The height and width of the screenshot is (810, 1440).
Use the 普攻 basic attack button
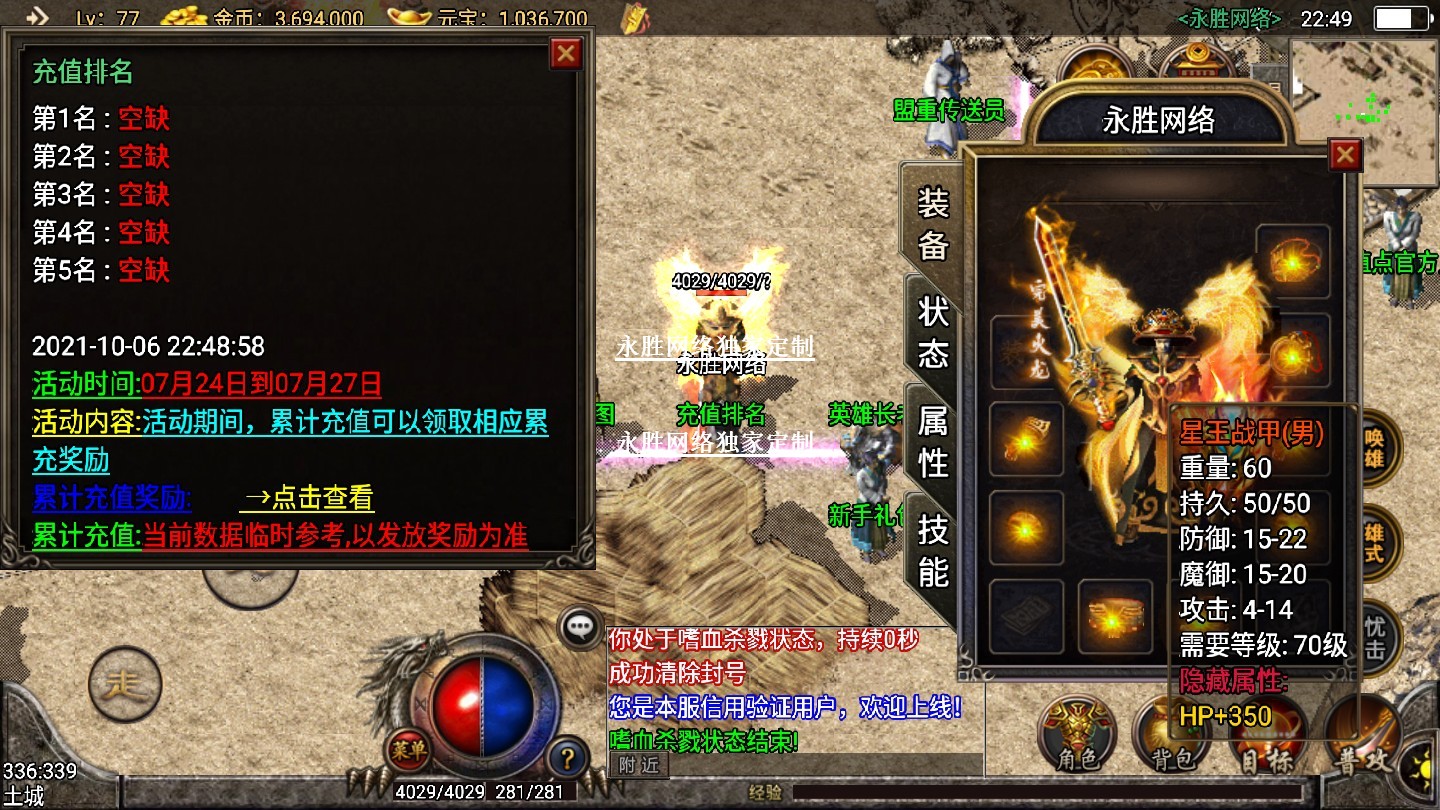pos(1363,738)
